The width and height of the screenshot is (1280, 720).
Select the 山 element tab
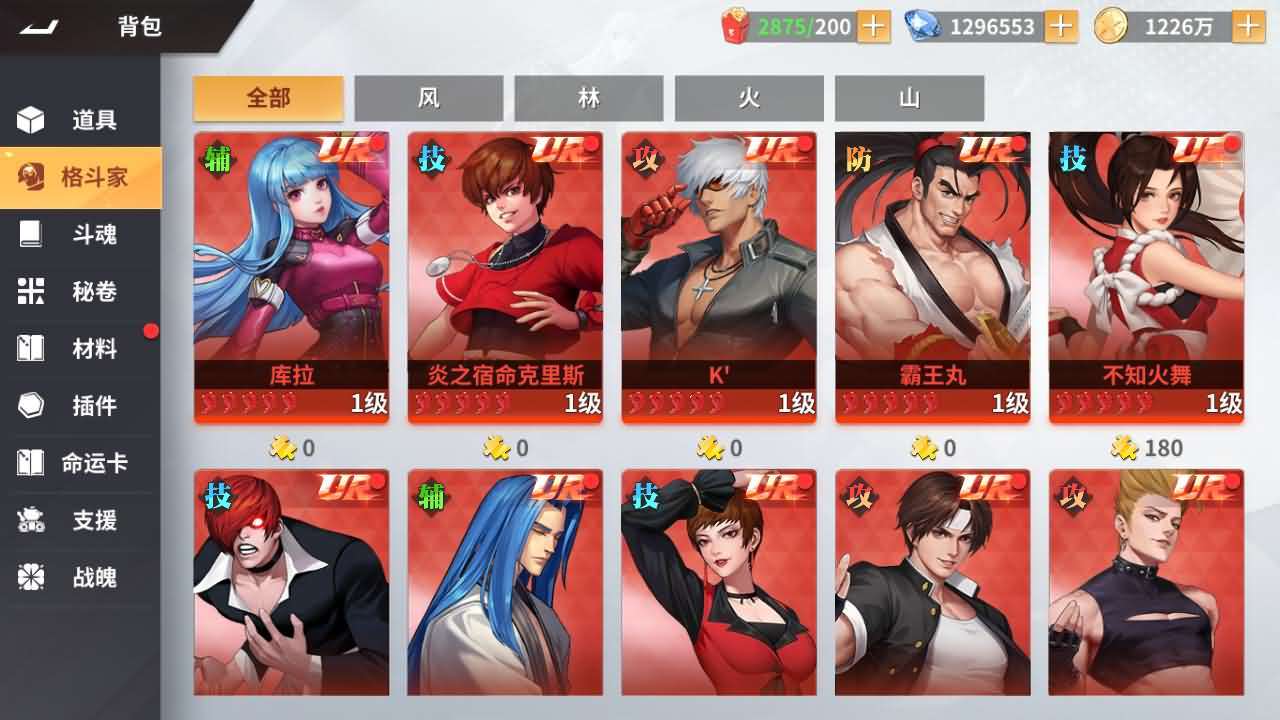click(909, 98)
